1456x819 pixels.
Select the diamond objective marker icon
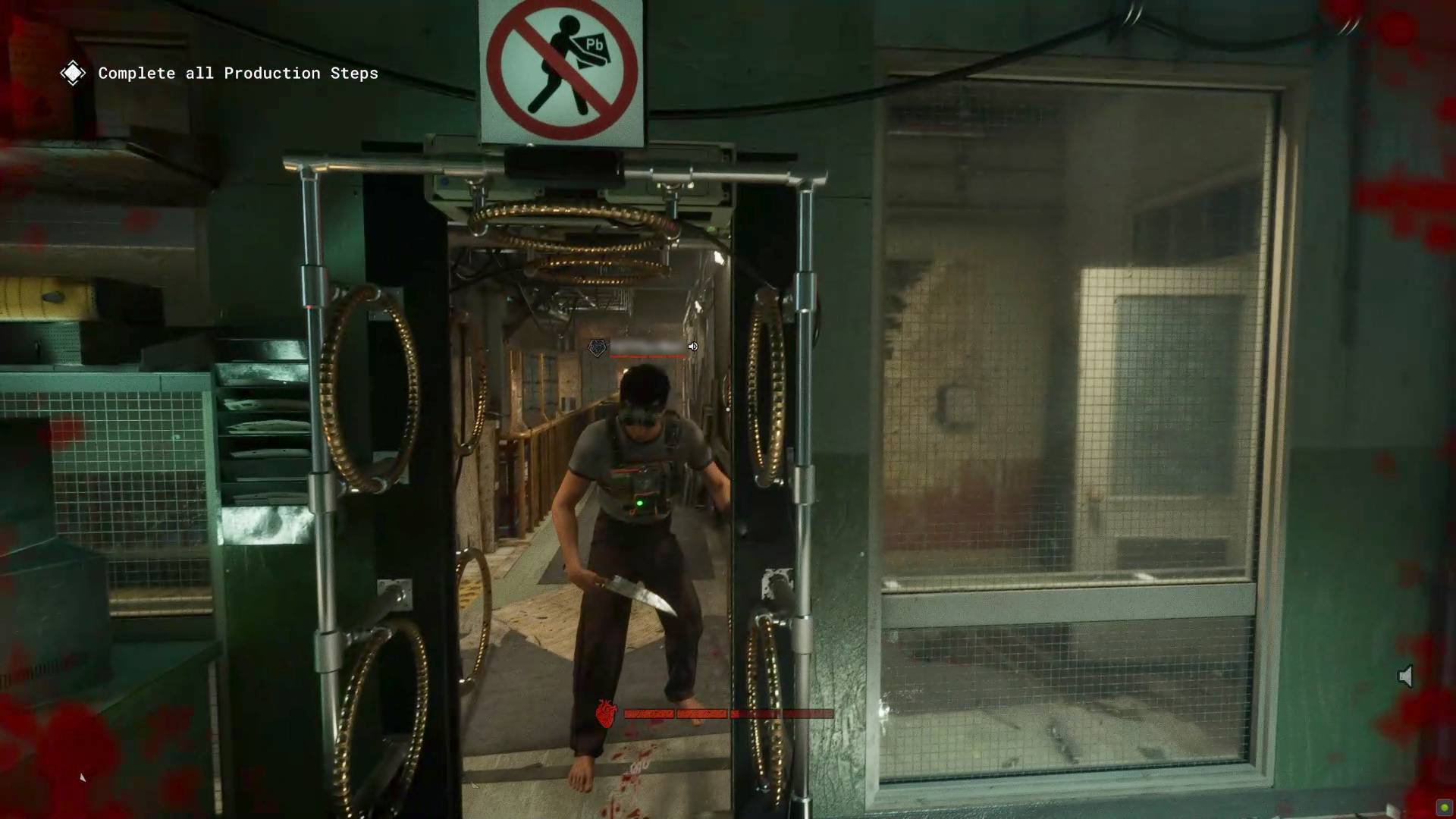tap(73, 73)
